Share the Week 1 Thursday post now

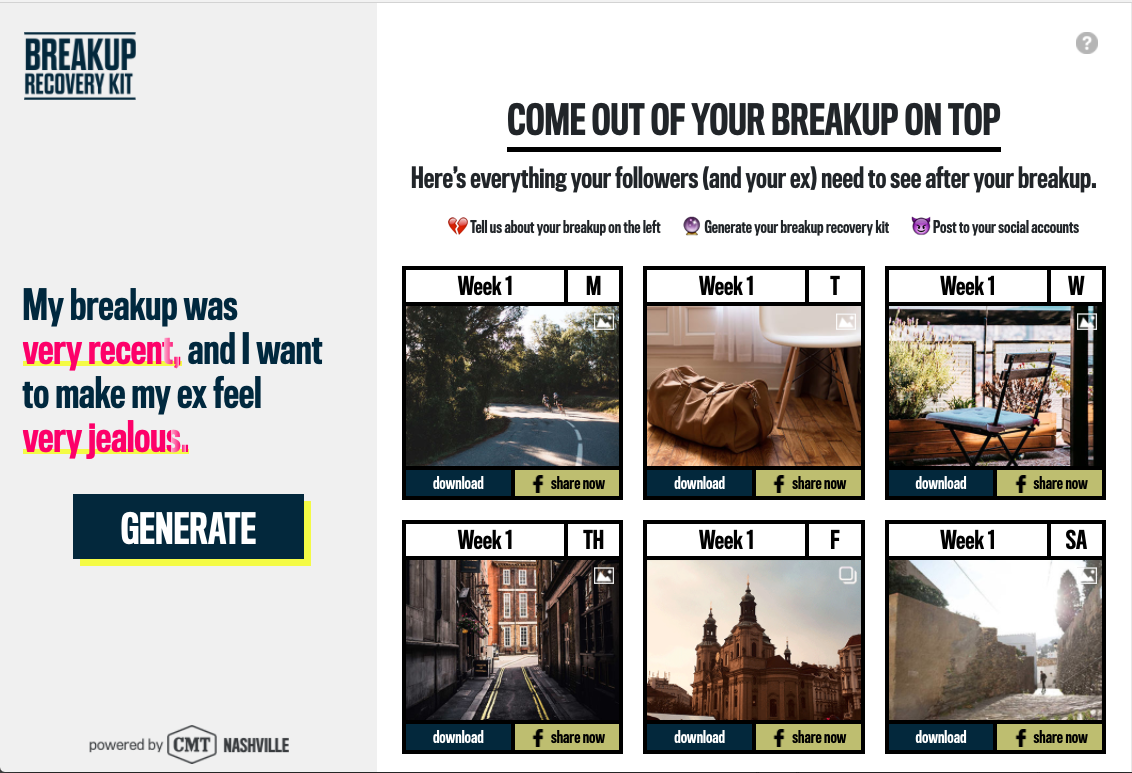[x=567, y=737]
